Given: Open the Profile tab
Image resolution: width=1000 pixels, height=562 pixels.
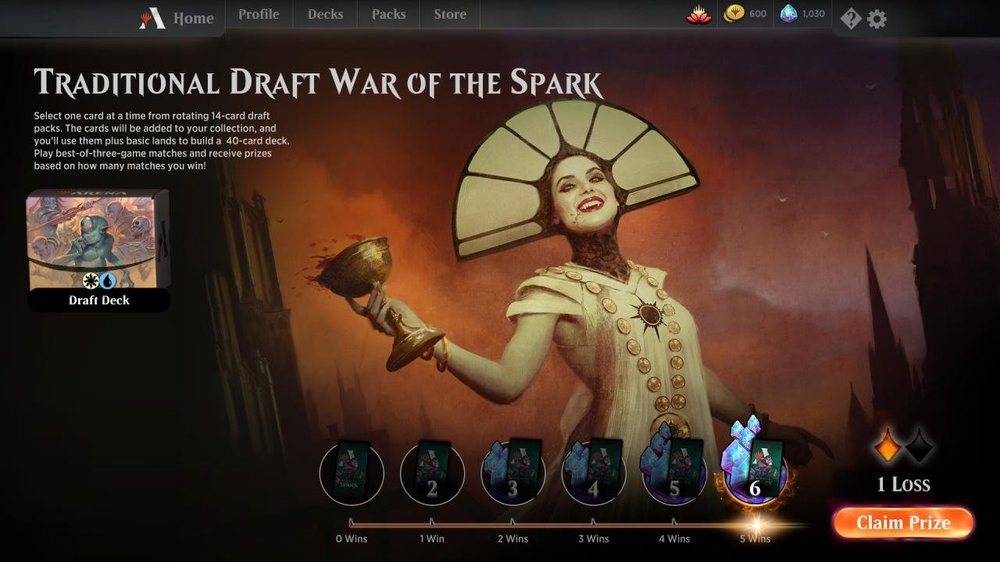Looking at the screenshot, I should point(258,15).
